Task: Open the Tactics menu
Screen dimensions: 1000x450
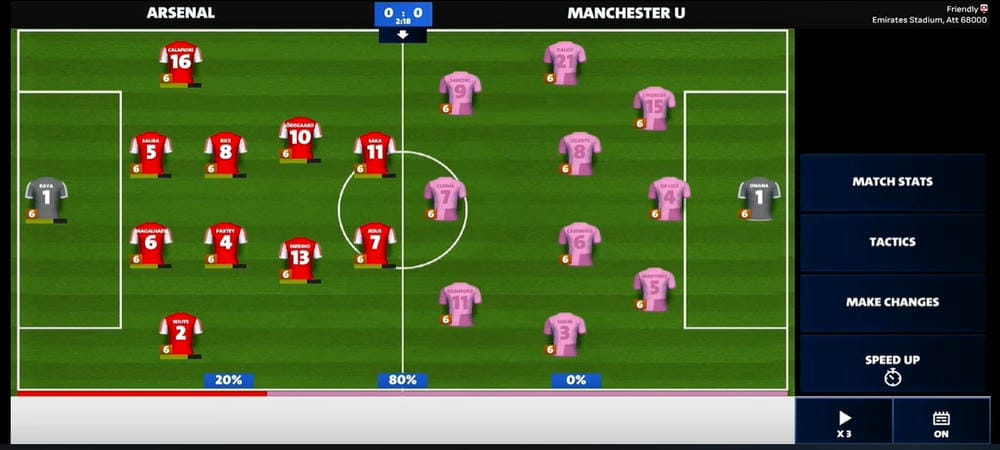Action: [892, 242]
